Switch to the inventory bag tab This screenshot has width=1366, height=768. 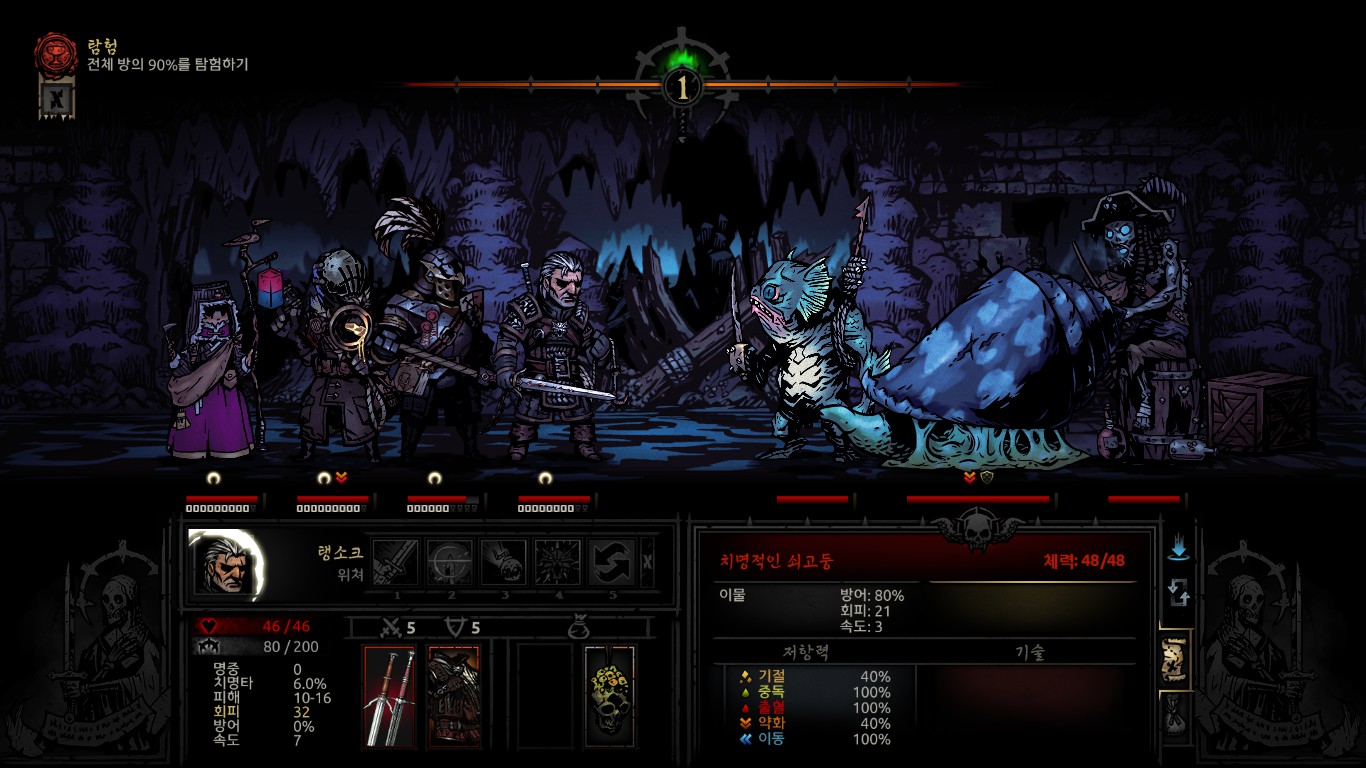click(1177, 716)
